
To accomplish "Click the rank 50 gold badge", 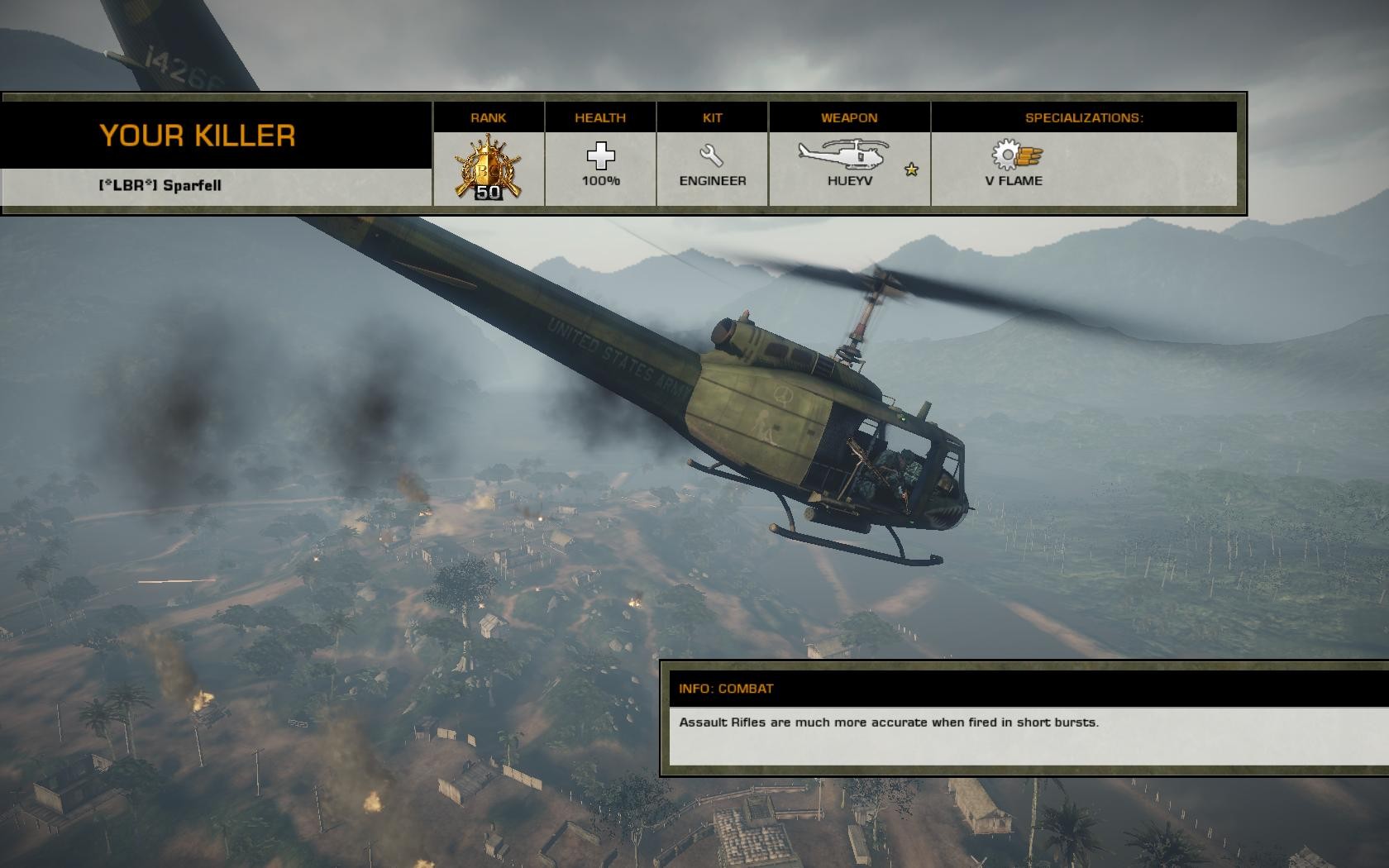I will 489,169.
